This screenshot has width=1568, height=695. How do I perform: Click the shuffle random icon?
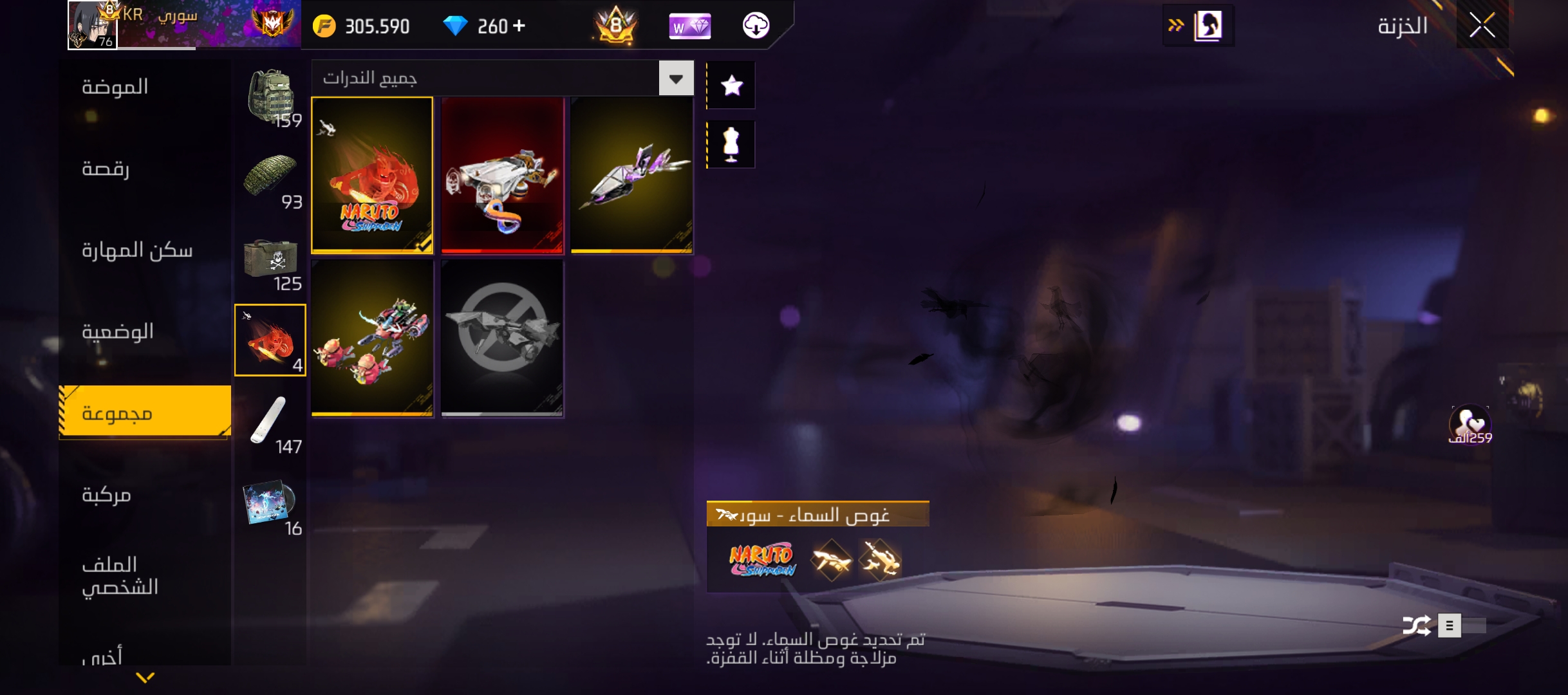click(x=1416, y=625)
